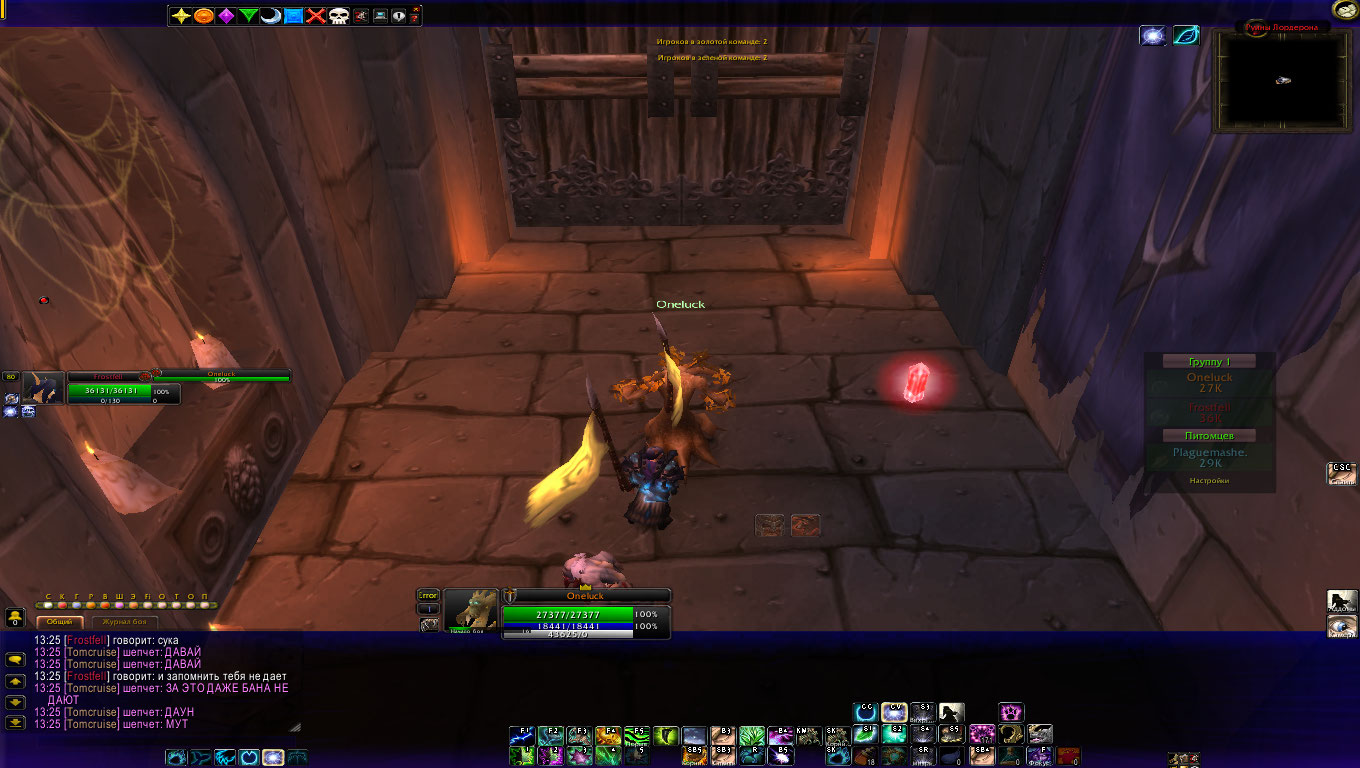
Task: Open the chat menu speech bubble button
Action: click(15, 660)
